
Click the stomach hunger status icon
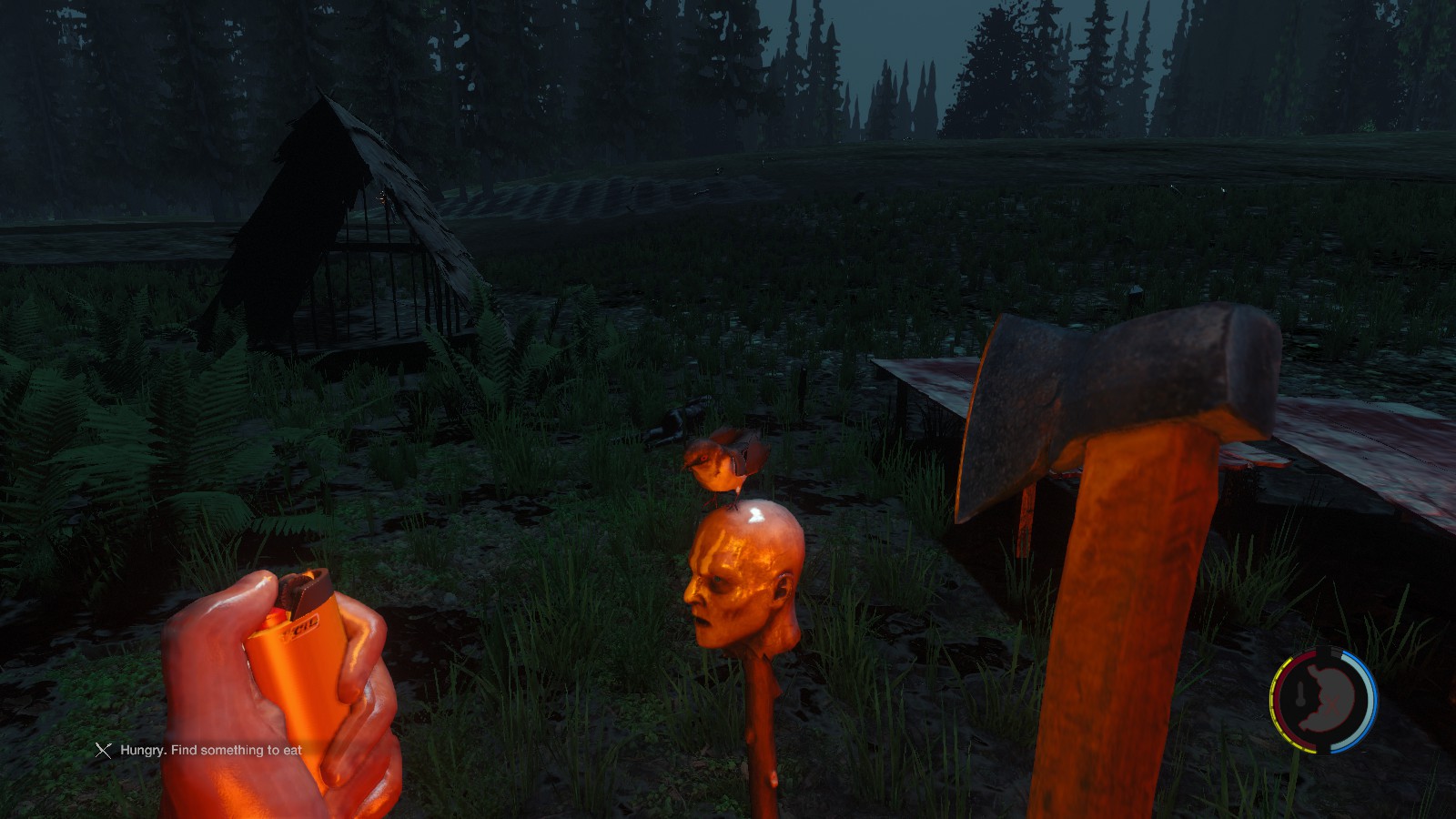[x=1324, y=700]
